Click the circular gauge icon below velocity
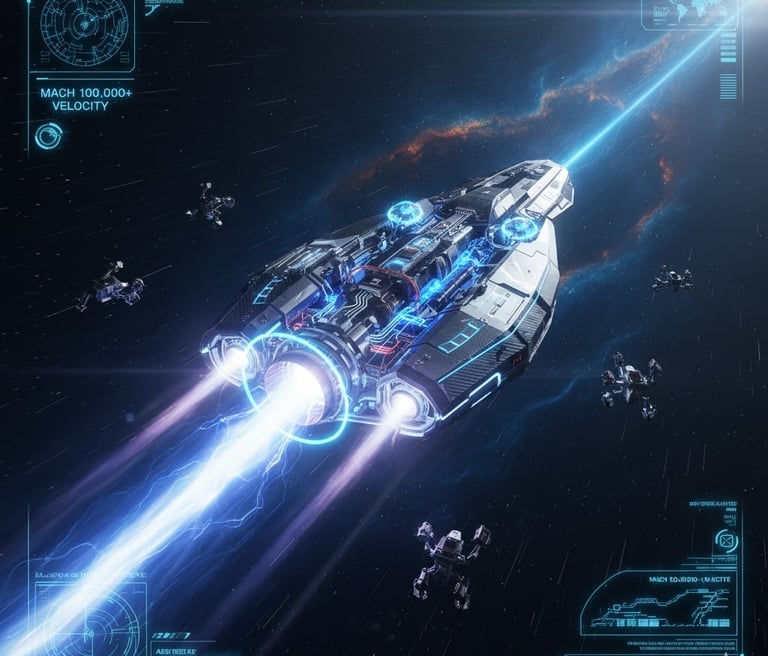The image size is (768, 656). click(46, 136)
